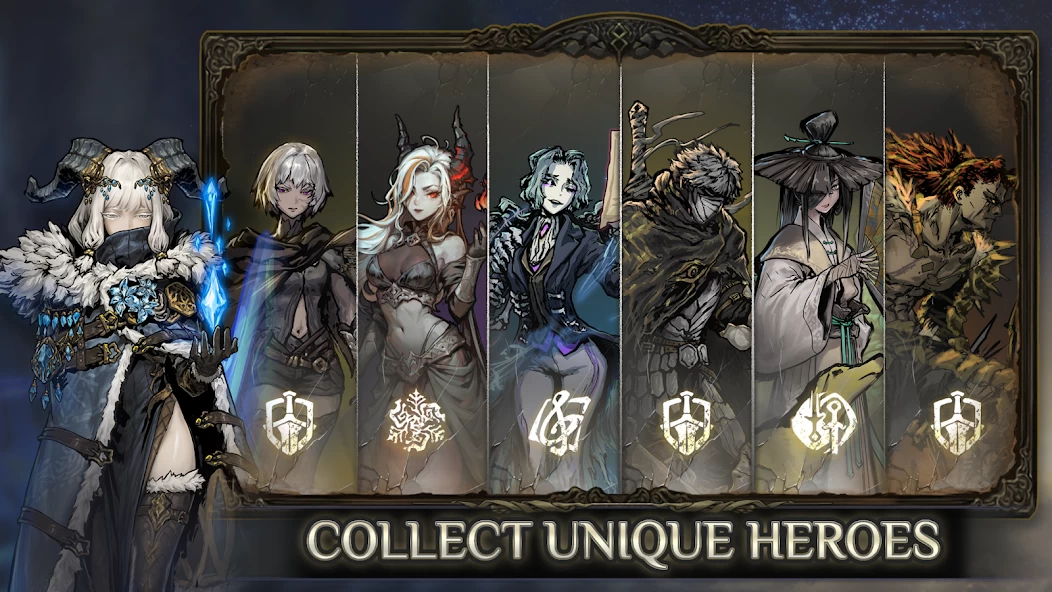Viewport: 1052px width, 592px height.
Task: Choose the straw-hat woman holding a fan
Action: (x=818, y=270)
